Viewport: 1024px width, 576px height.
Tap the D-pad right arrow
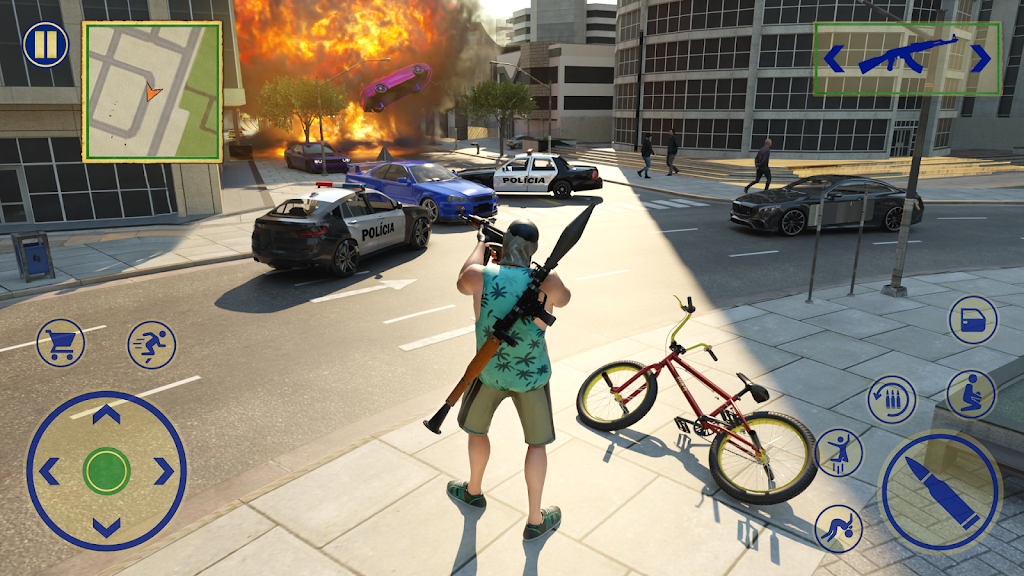pos(164,470)
